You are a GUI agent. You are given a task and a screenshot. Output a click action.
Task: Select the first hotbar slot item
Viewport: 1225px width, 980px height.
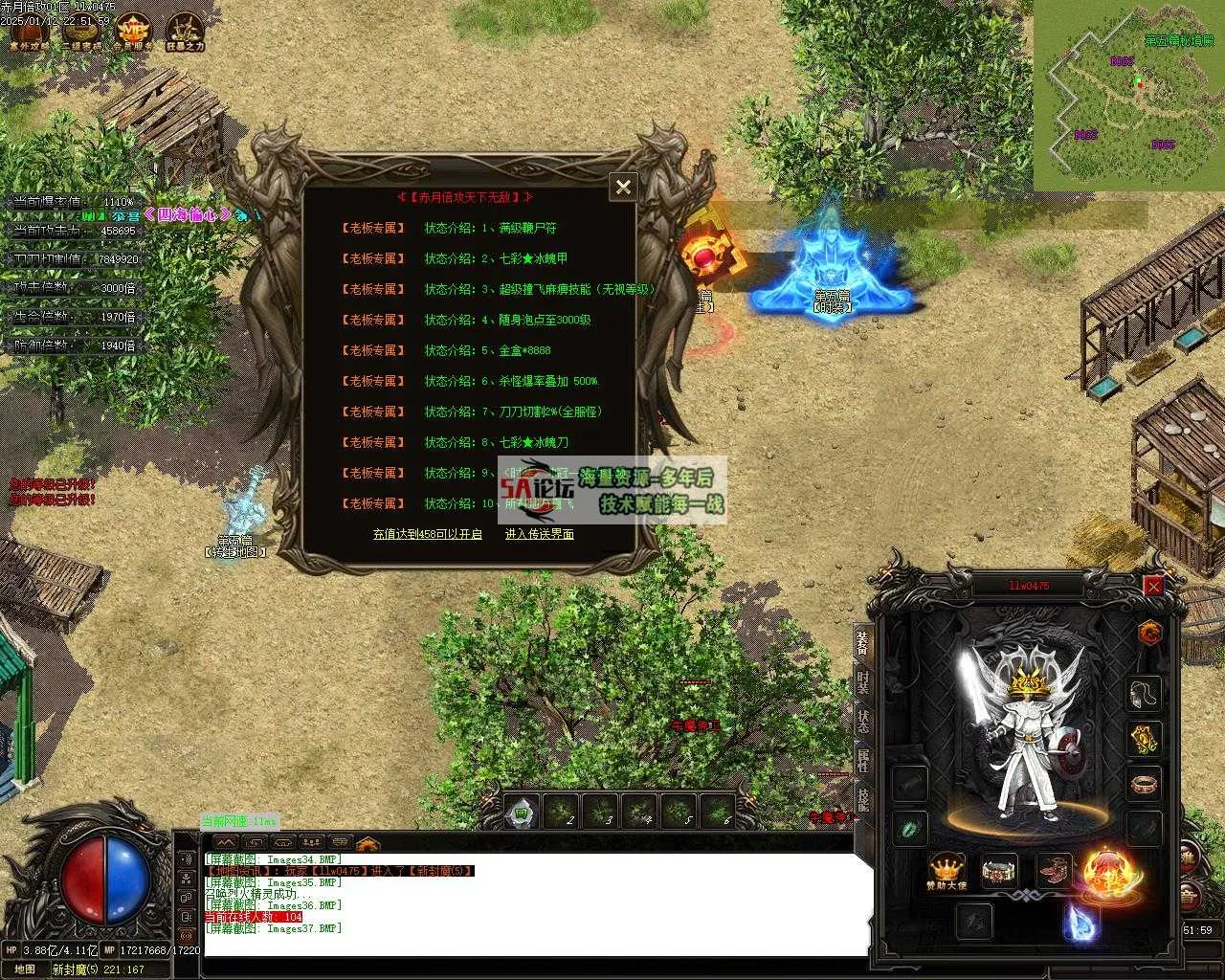click(x=522, y=813)
